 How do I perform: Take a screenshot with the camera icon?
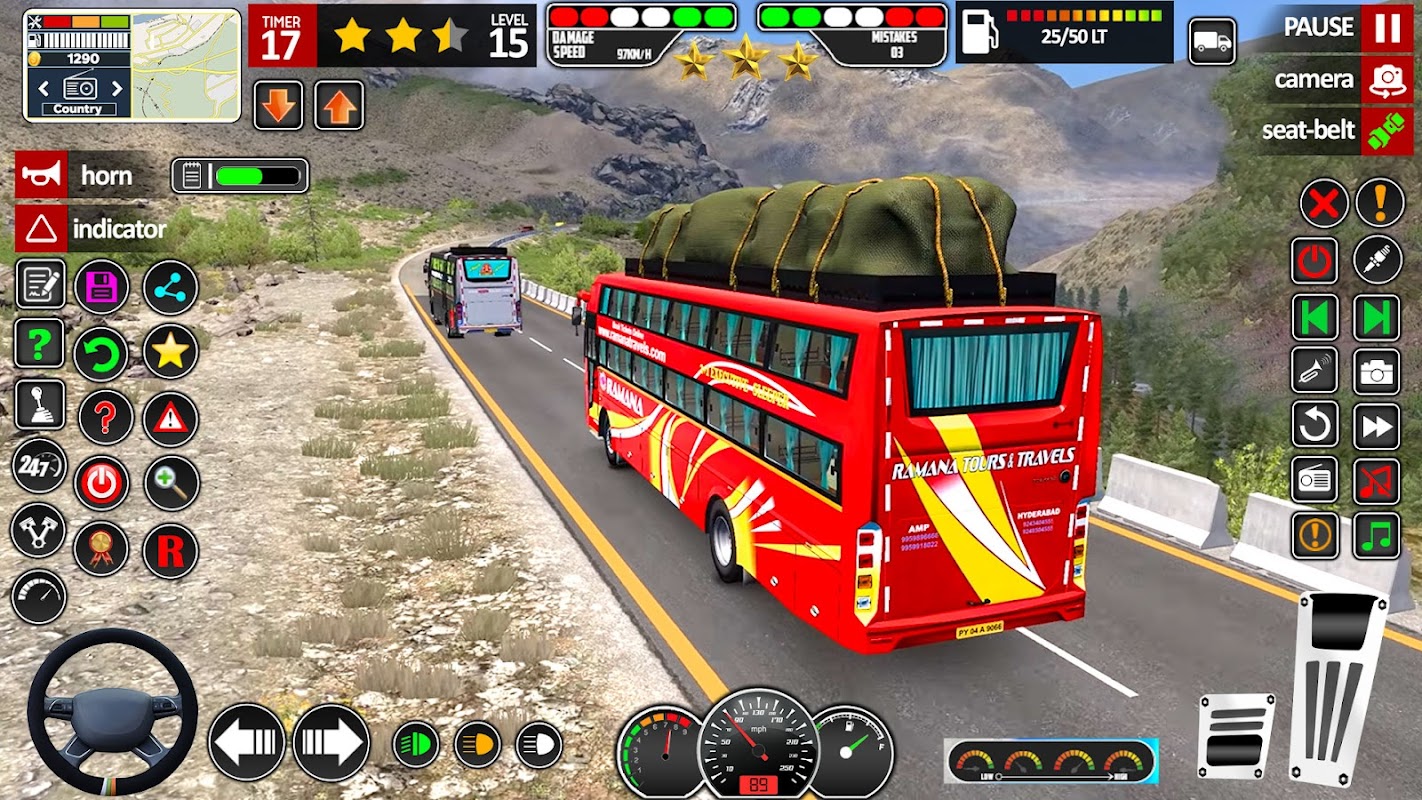click(1377, 372)
